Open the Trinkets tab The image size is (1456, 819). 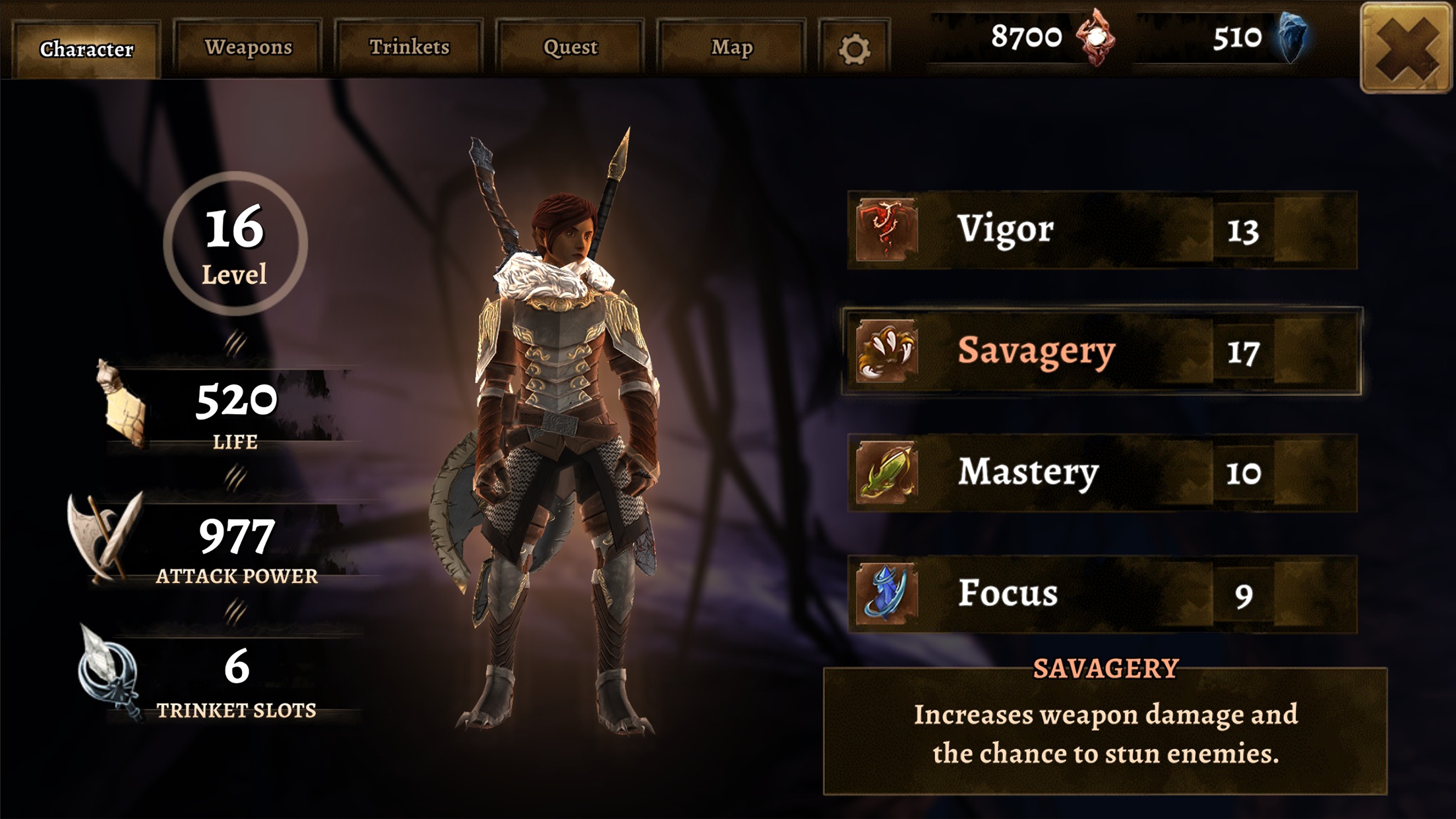[409, 46]
